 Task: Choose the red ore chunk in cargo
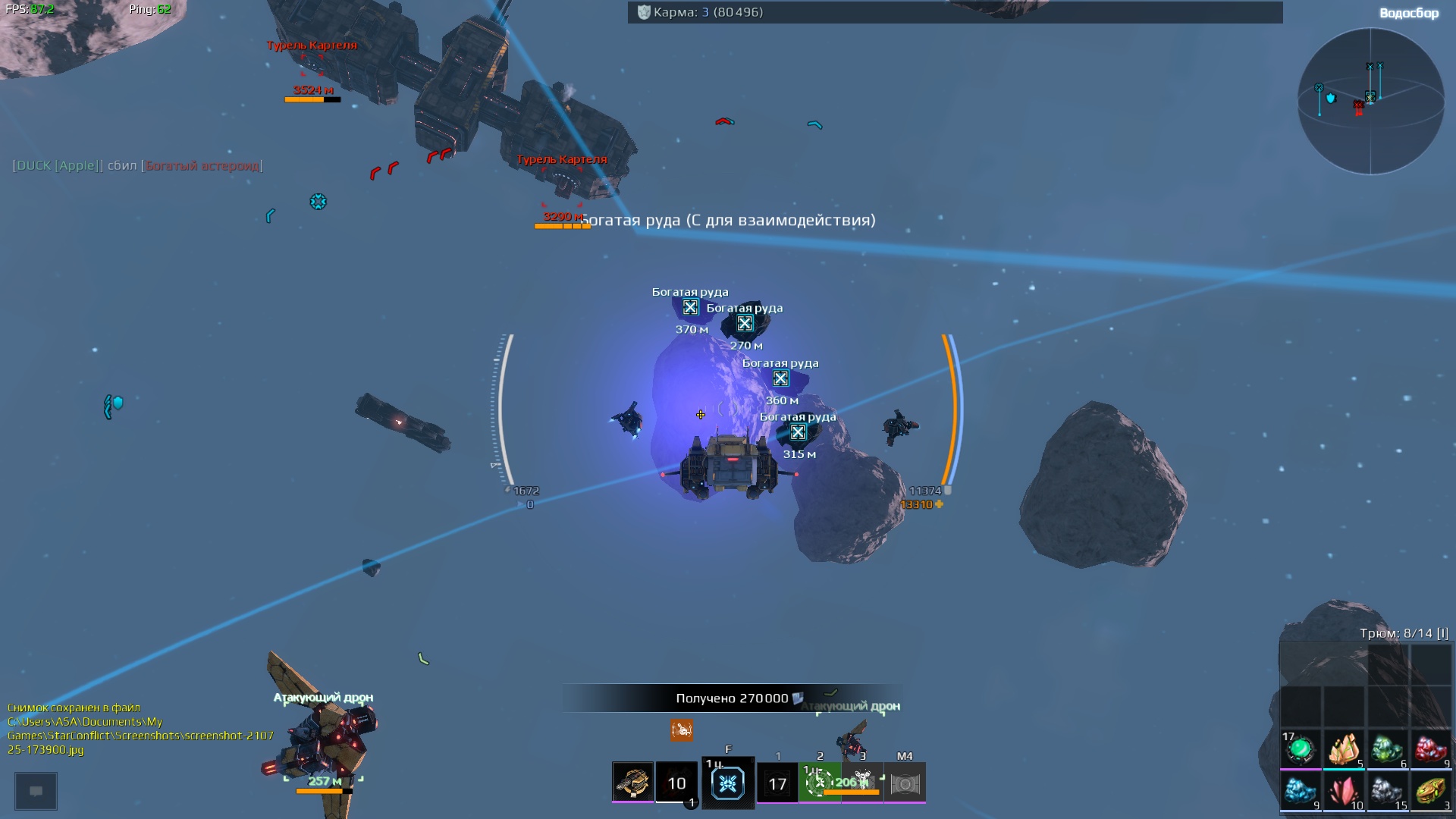1430,749
